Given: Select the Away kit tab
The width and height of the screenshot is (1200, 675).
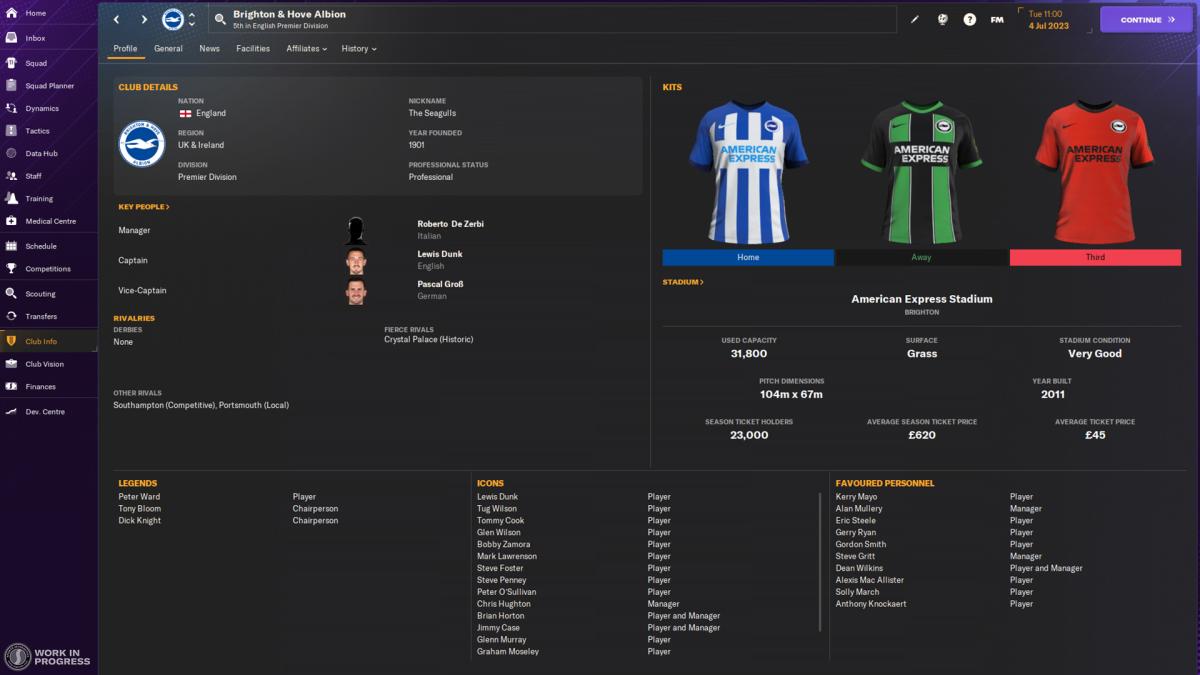Looking at the screenshot, I should pyautogui.click(x=921, y=257).
